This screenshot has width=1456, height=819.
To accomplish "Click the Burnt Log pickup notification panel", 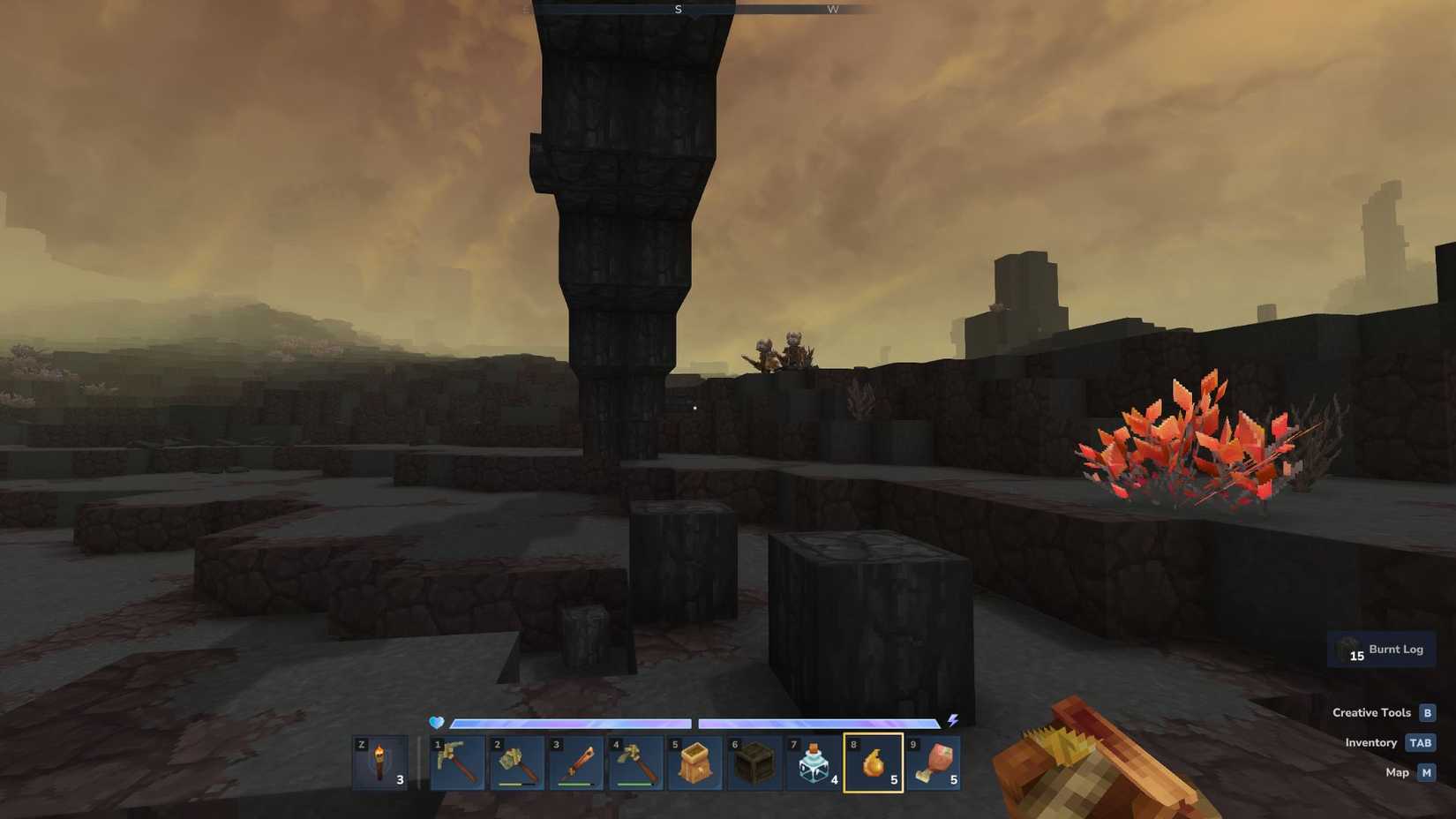I will 1381,649.
